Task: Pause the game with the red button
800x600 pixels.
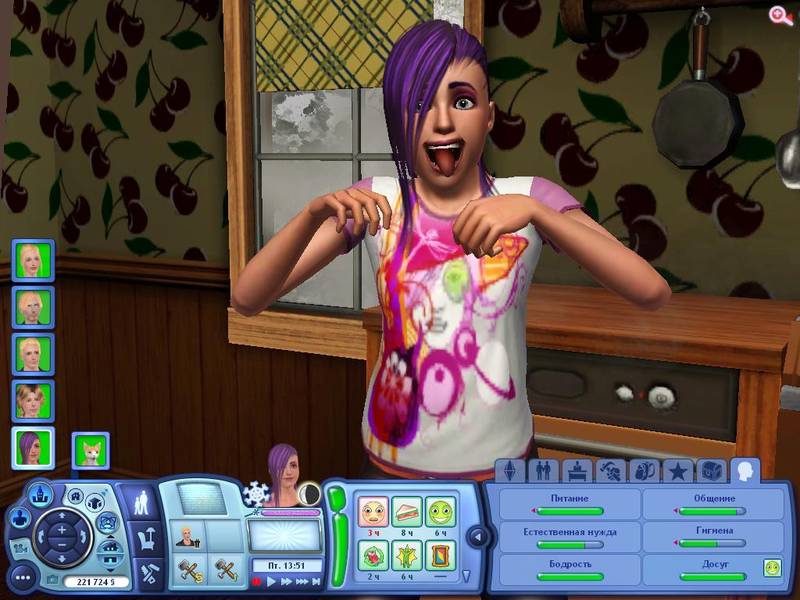Action: coord(257,581)
